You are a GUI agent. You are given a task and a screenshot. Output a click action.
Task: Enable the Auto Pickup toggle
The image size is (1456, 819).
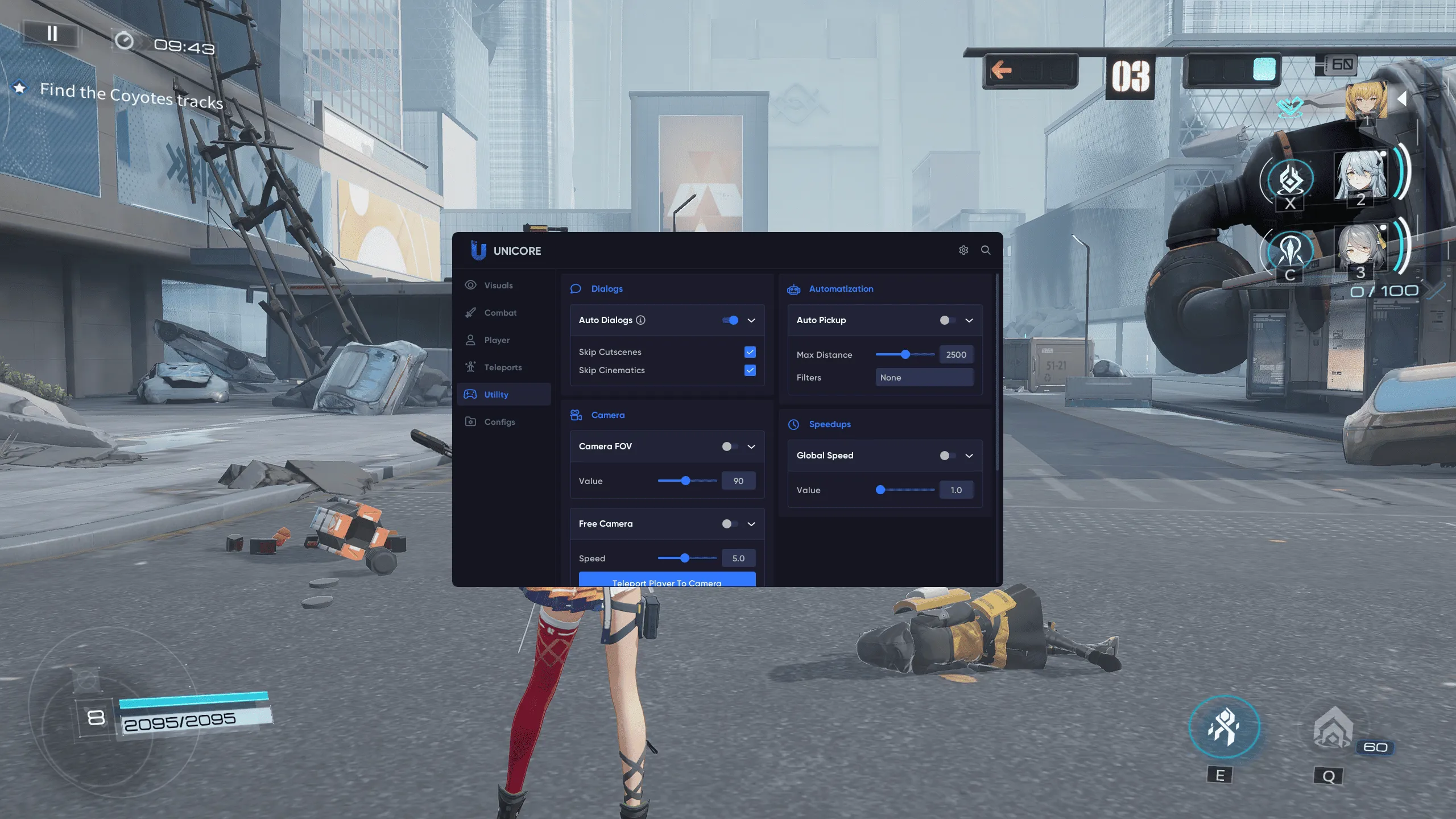(x=948, y=320)
